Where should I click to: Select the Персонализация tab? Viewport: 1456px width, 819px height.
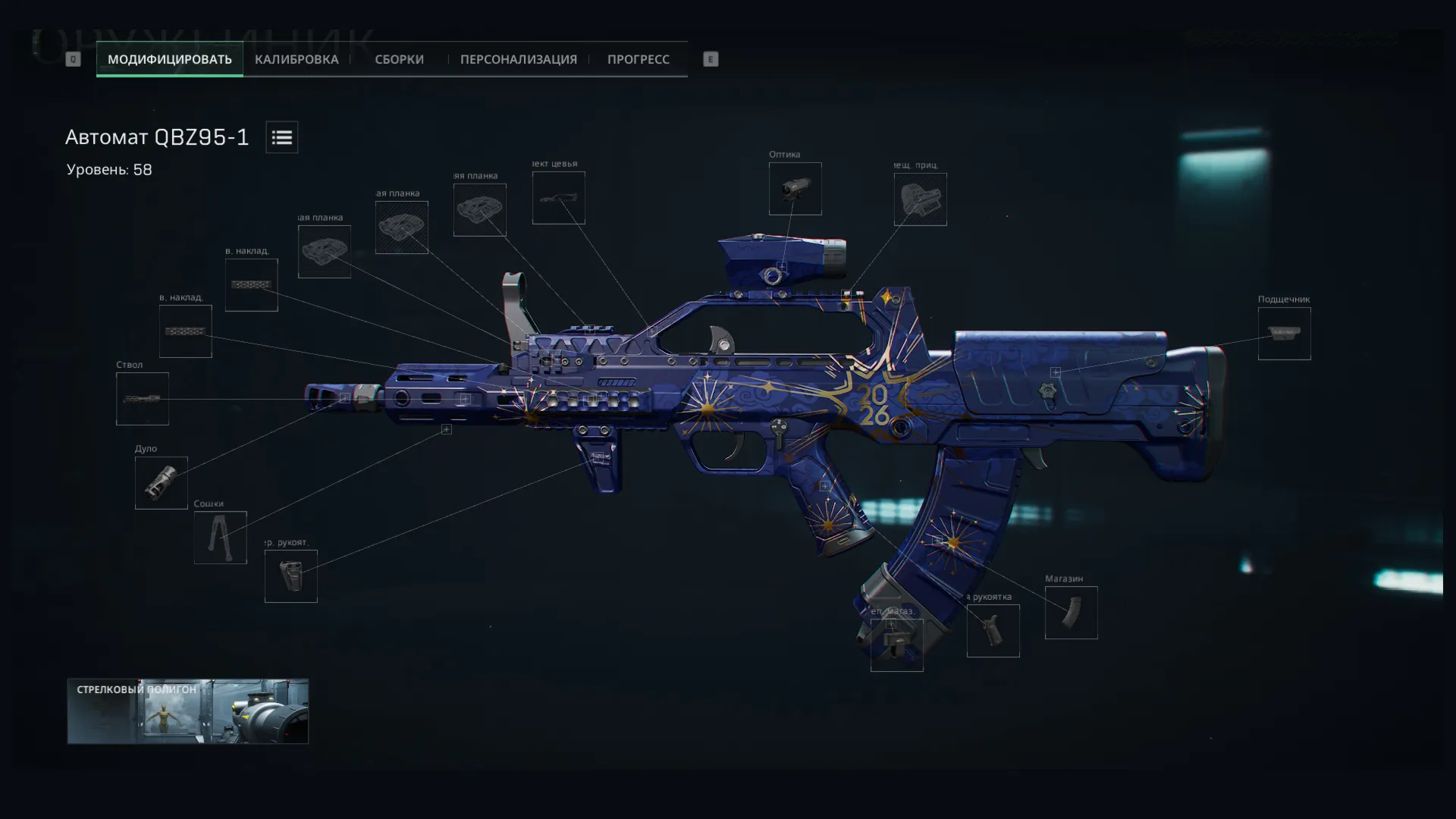point(518,59)
